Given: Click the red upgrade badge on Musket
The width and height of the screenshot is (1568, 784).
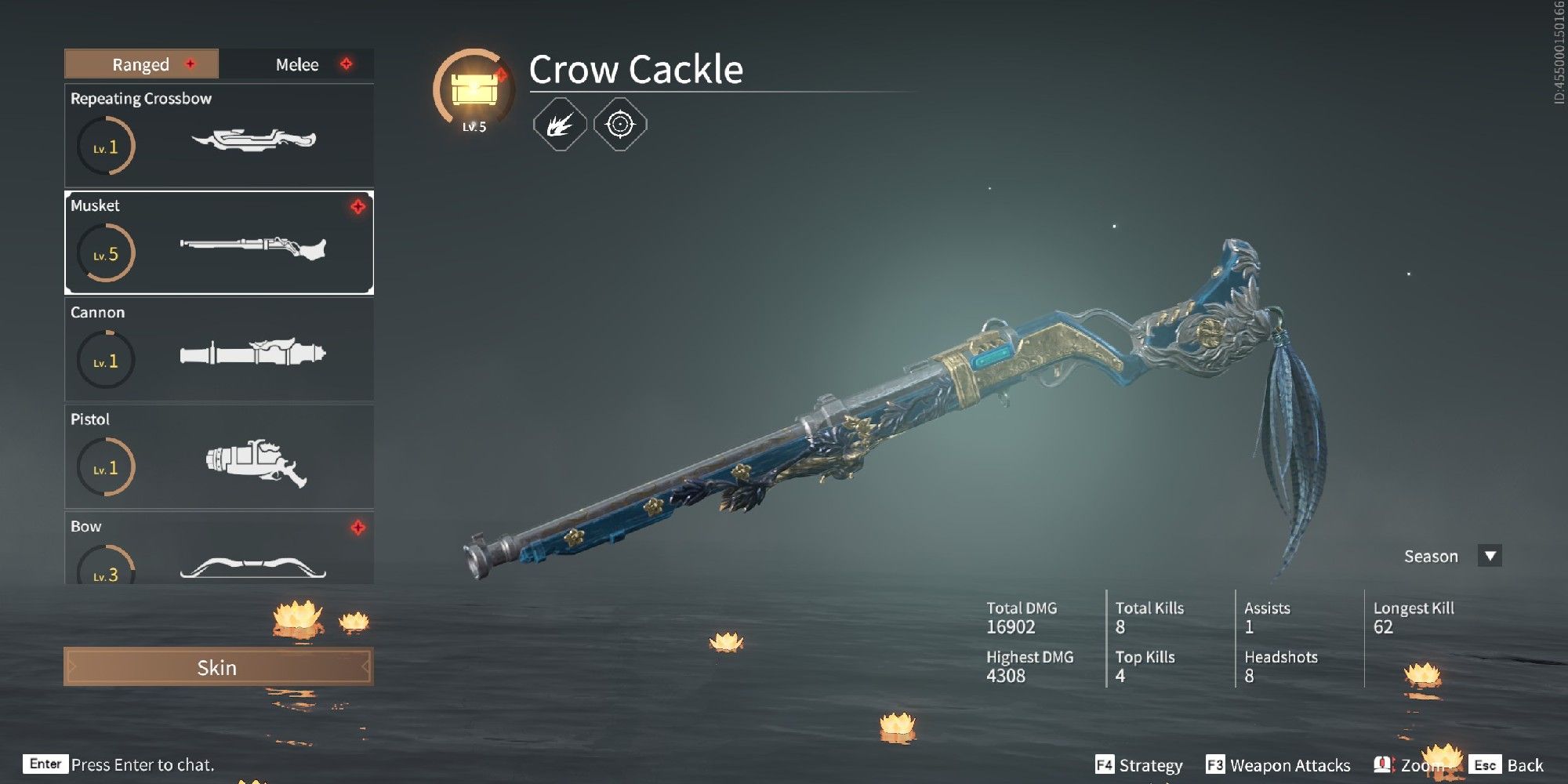Looking at the screenshot, I should [358, 206].
